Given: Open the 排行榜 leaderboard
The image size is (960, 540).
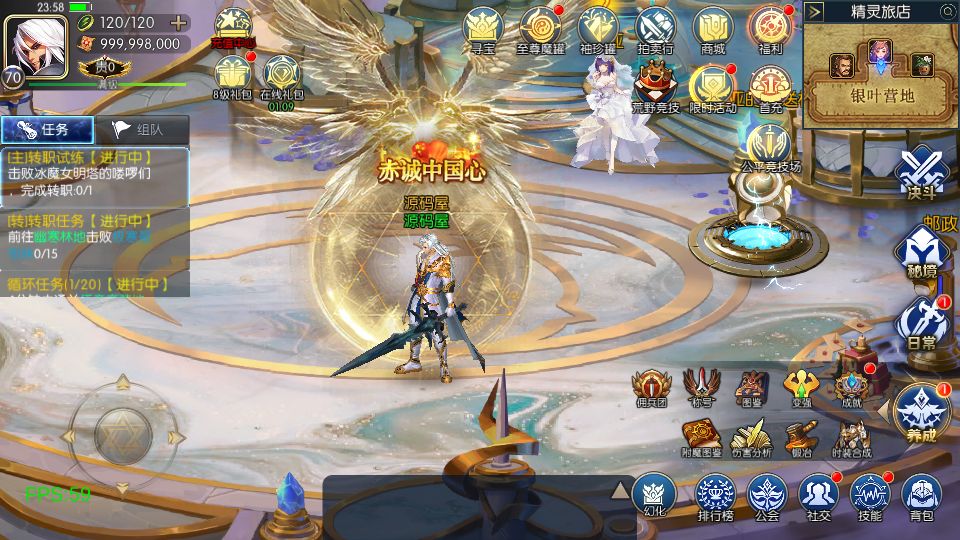Looking at the screenshot, I should (715, 495).
